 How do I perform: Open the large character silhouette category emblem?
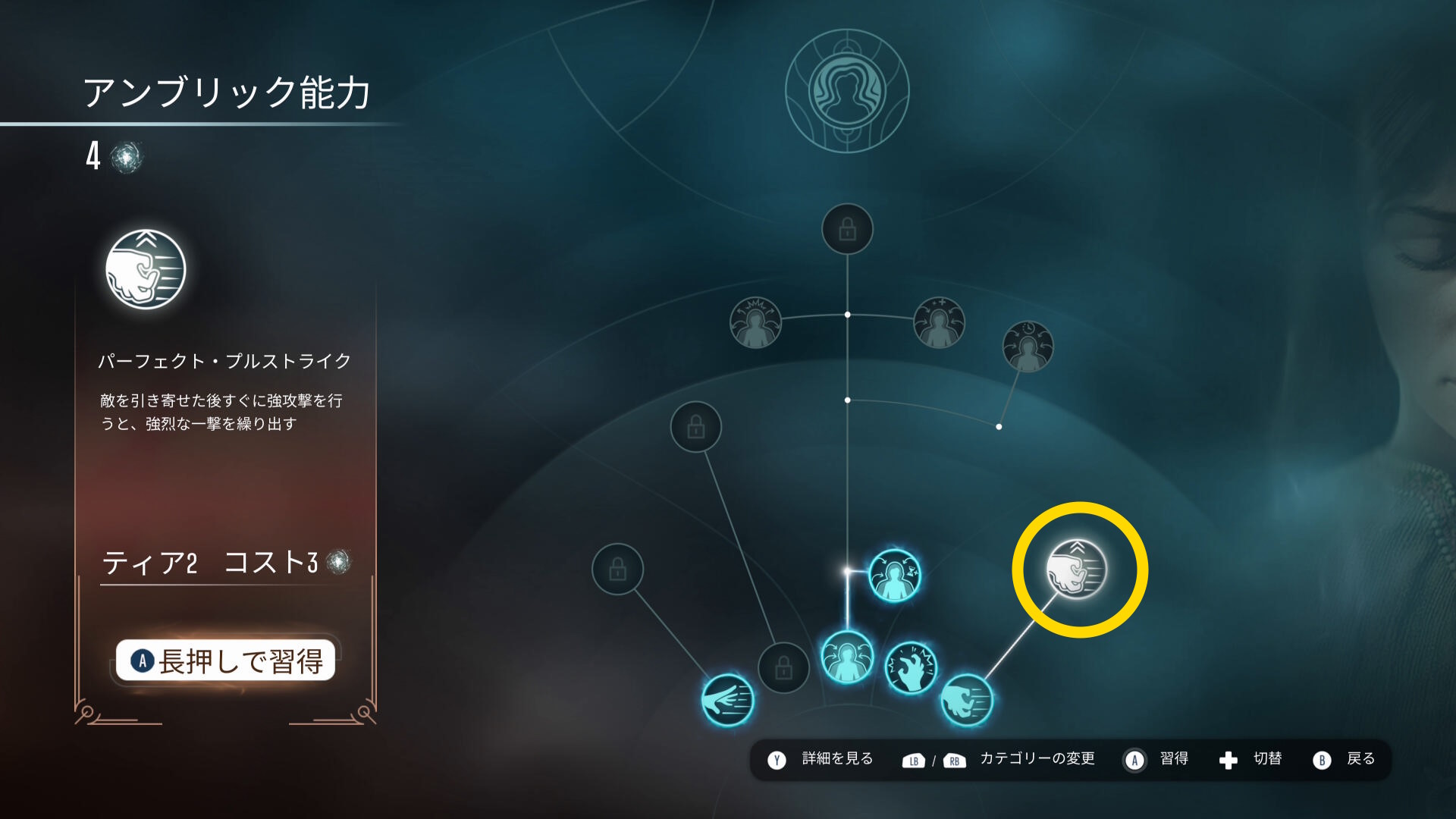tap(847, 91)
